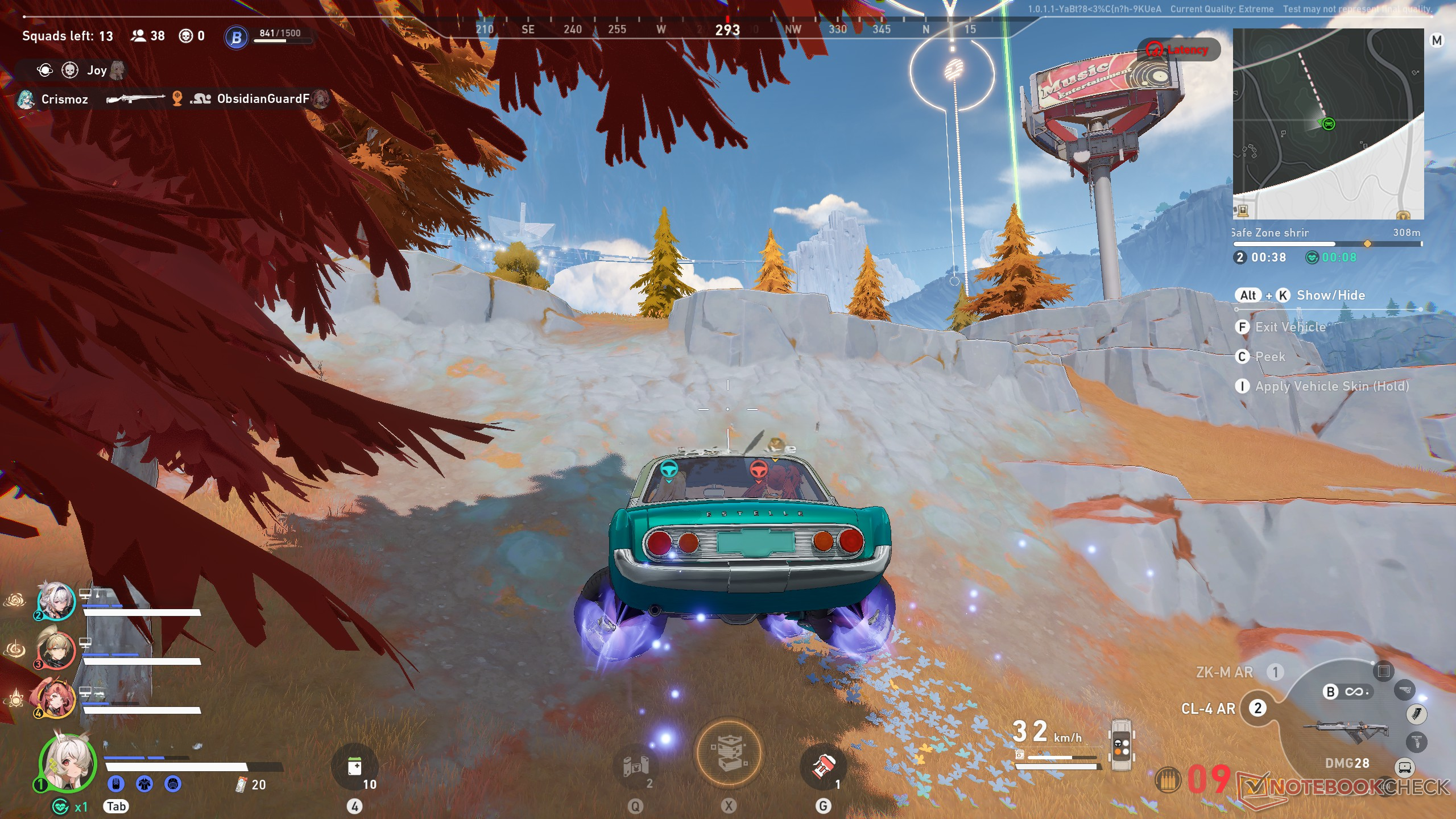Click the Exit Vehicle option
Image resolution: width=1456 pixels, height=819 pixels.
click(x=1290, y=327)
